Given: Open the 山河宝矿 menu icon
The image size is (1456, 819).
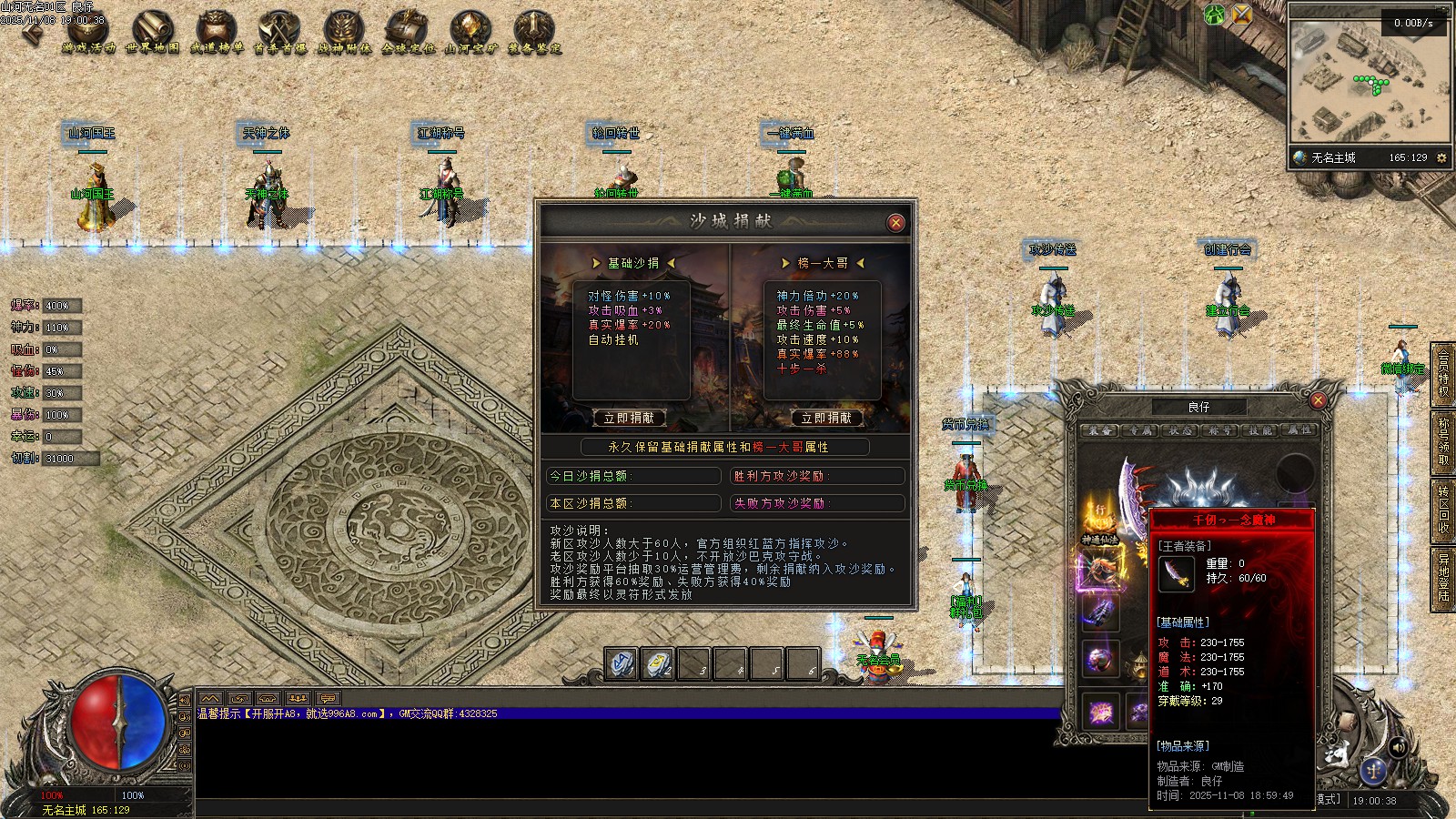Looking at the screenshot, I should click(470, 34).
